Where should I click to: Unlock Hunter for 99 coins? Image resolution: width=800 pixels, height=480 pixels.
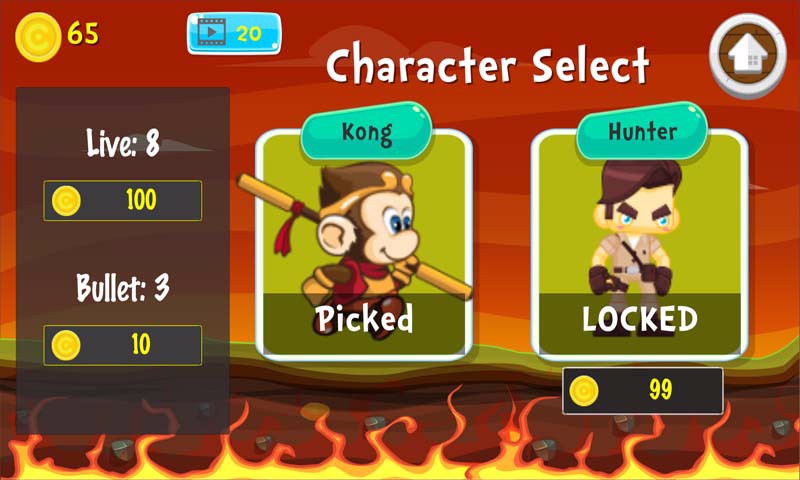[642, 390]
